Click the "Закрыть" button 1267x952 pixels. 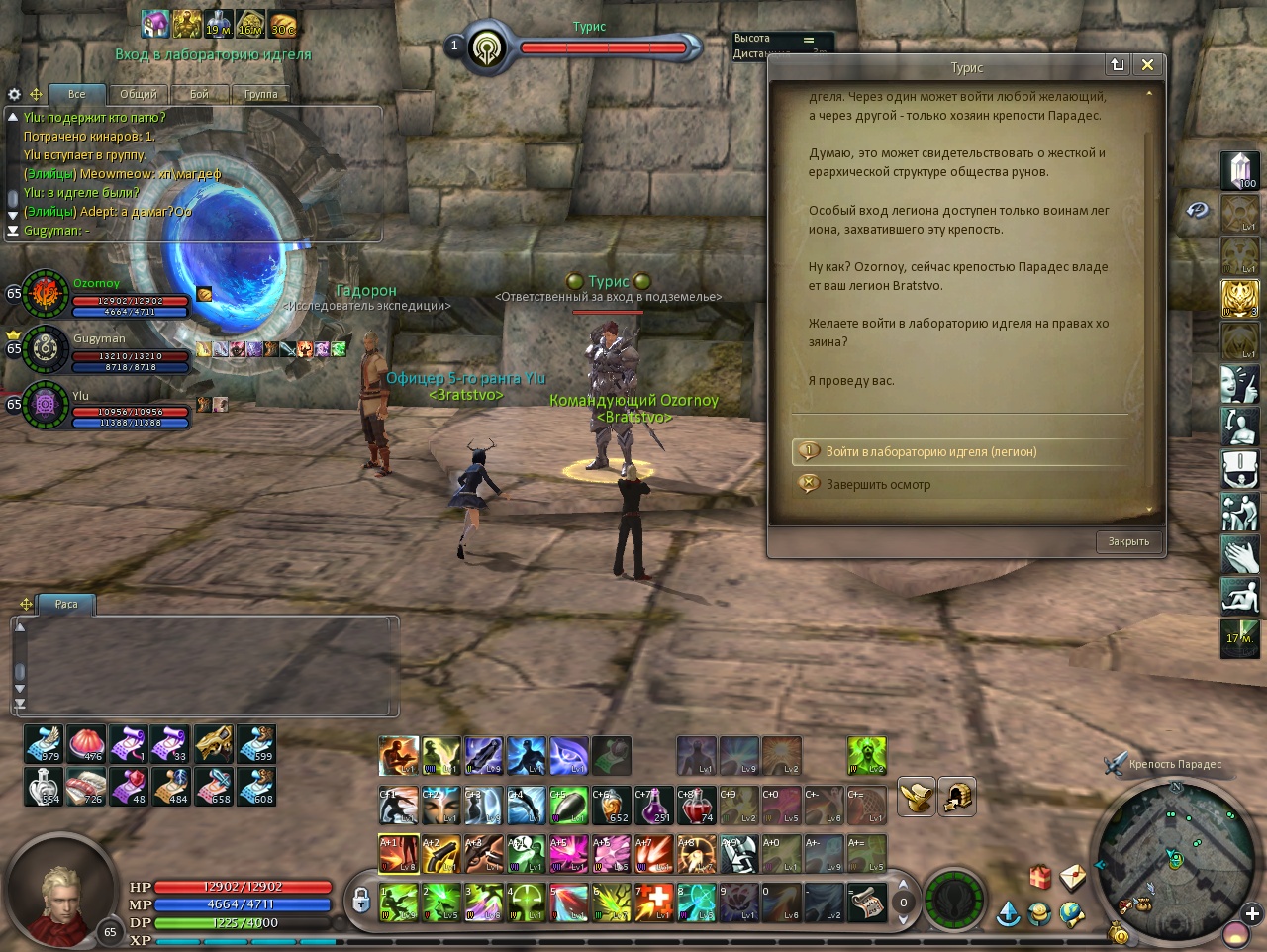1128,542
